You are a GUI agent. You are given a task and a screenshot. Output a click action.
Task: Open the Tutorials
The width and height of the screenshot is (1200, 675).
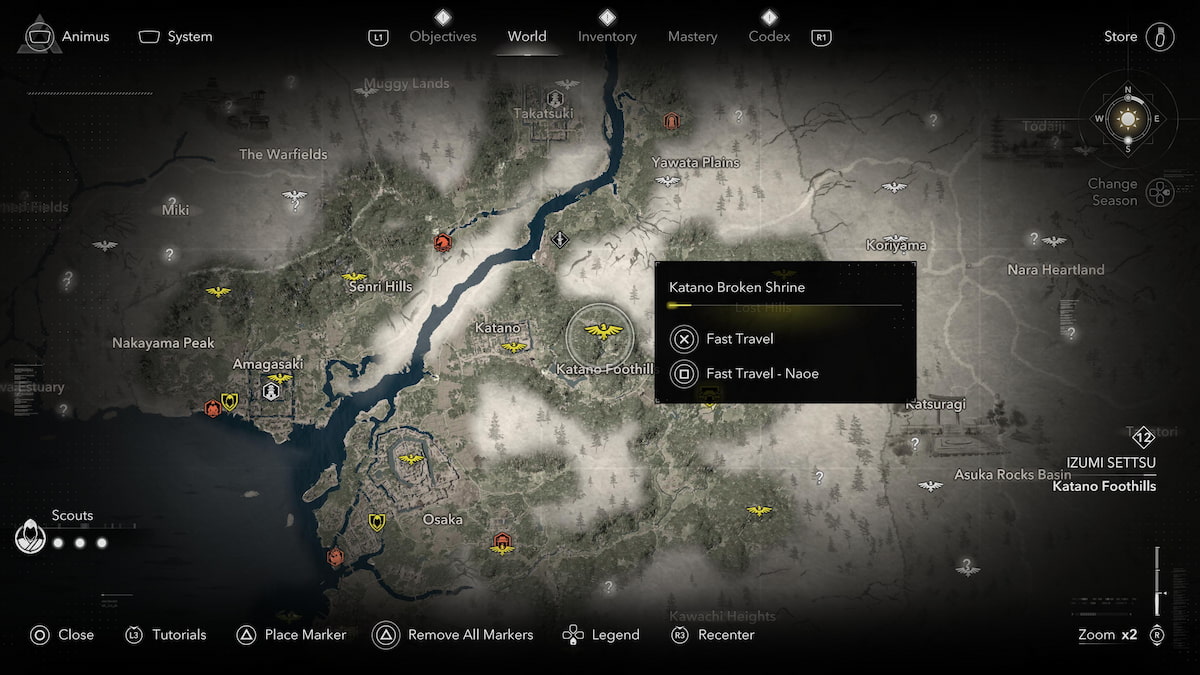(x=166, y=635)
